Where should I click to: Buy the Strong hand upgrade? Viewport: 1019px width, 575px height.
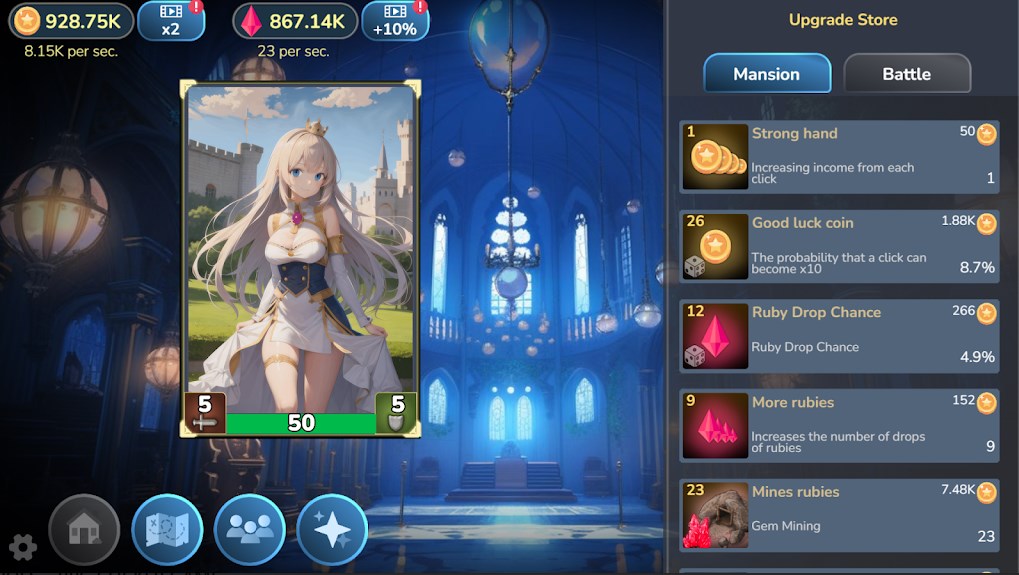click(839, 157)
